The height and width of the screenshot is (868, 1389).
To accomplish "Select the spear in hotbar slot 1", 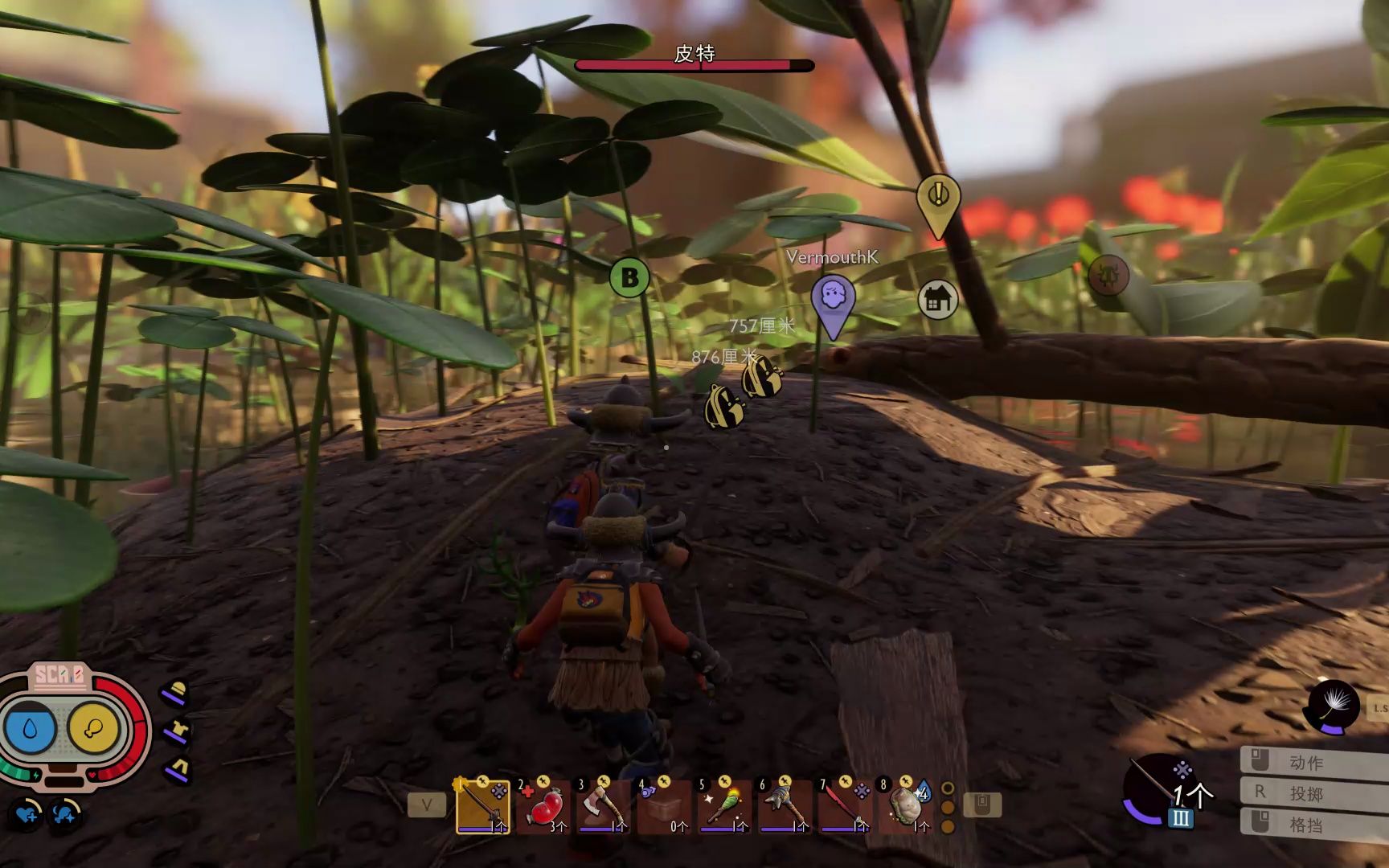I will 482,806.
